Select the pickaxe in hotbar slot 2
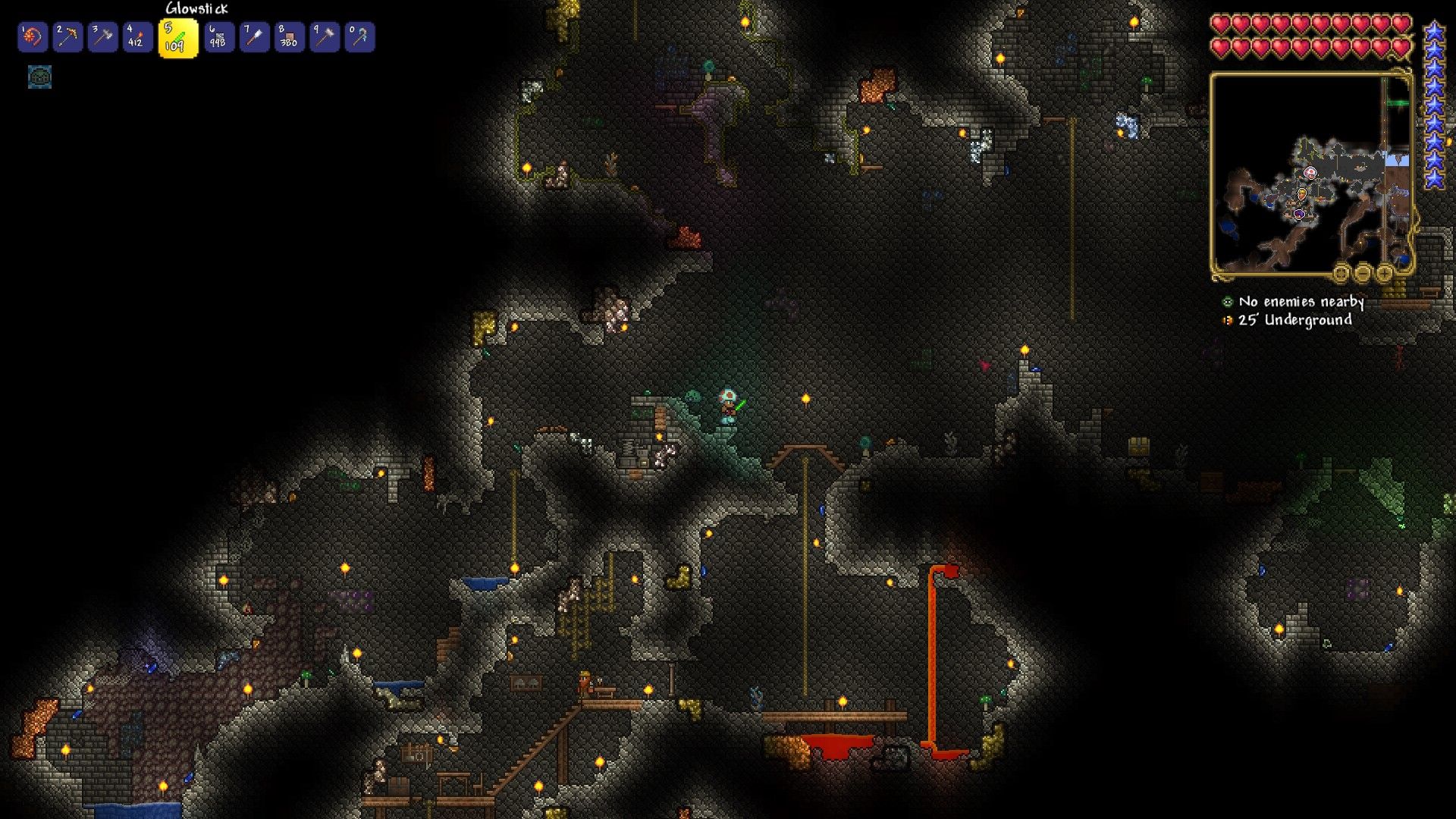This screenshot has height=819, width=1456. click(x=67, y=36)
